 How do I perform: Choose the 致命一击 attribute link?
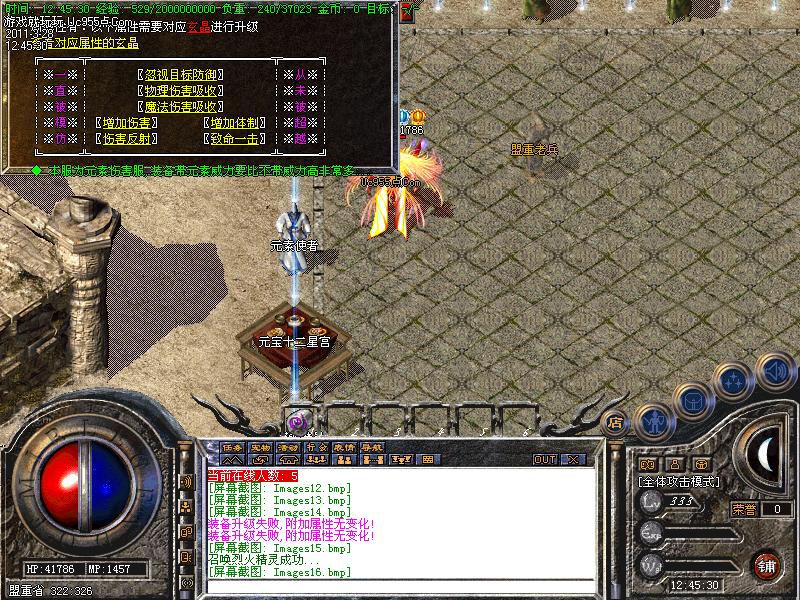[x=234, y=138]
